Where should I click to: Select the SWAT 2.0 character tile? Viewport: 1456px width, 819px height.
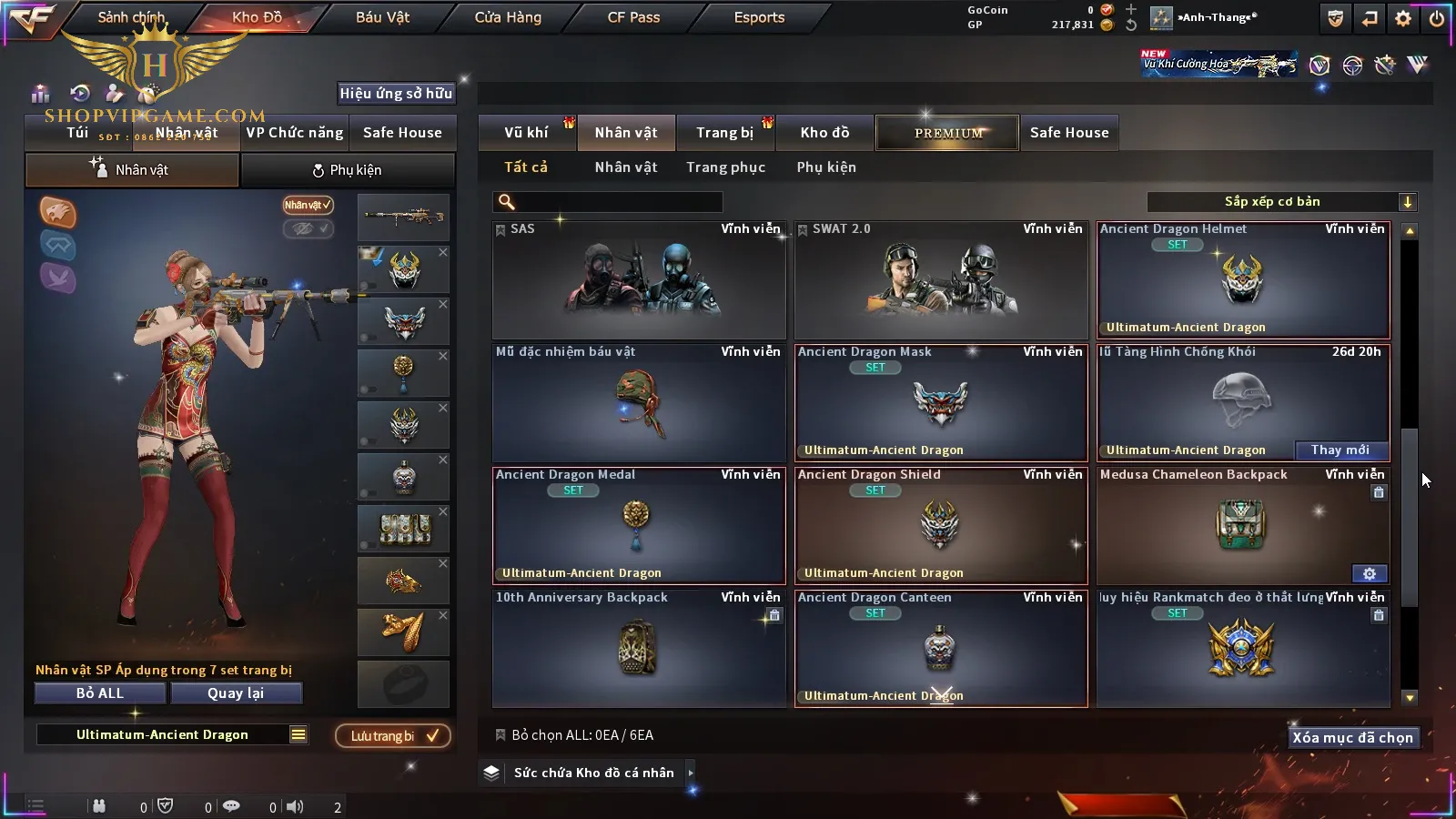point(941,280)
